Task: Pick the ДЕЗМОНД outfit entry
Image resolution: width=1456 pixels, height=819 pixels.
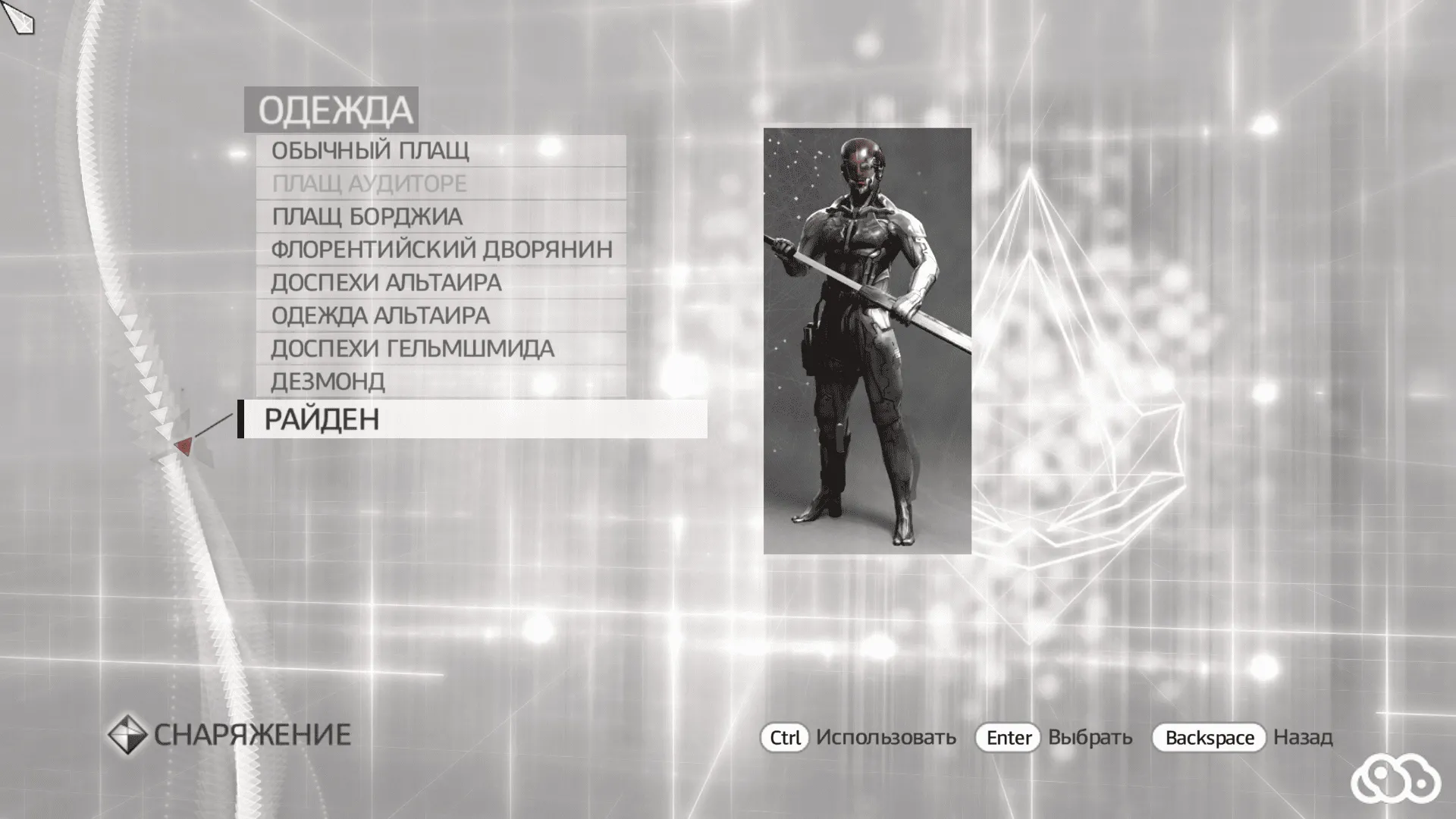Action: coord(328,381)
